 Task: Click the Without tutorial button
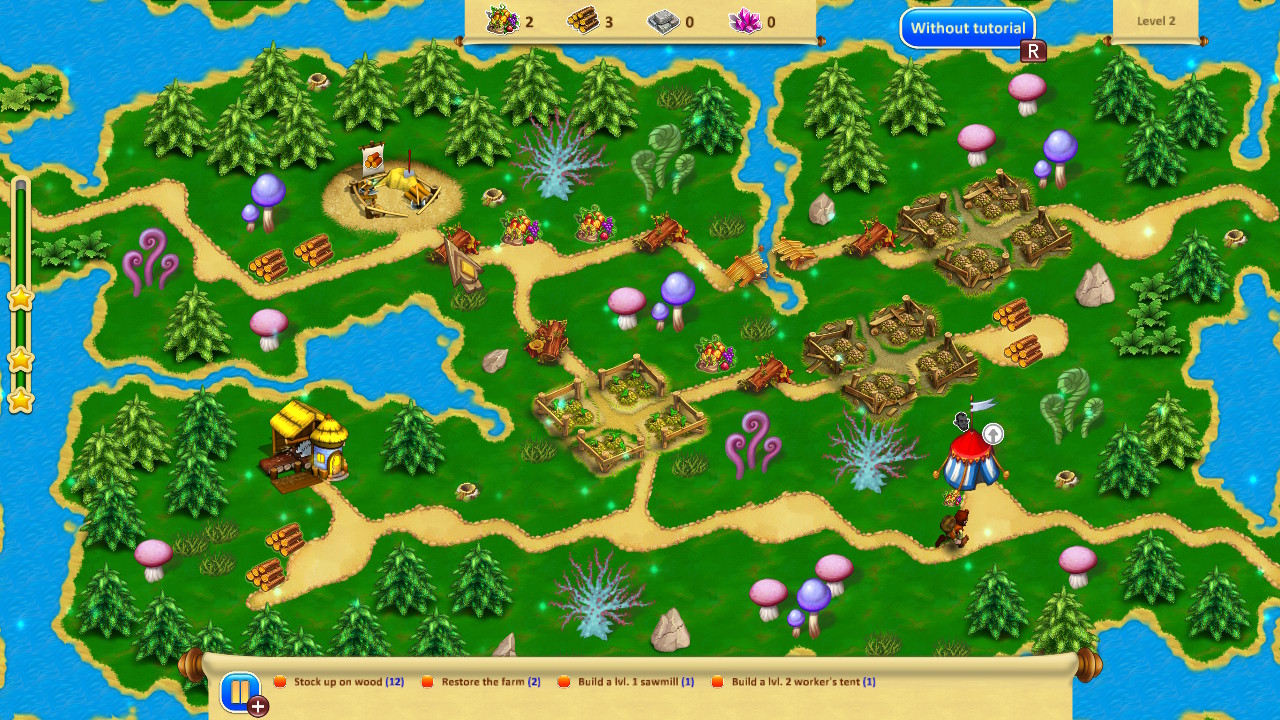click(x=967, y=28)
